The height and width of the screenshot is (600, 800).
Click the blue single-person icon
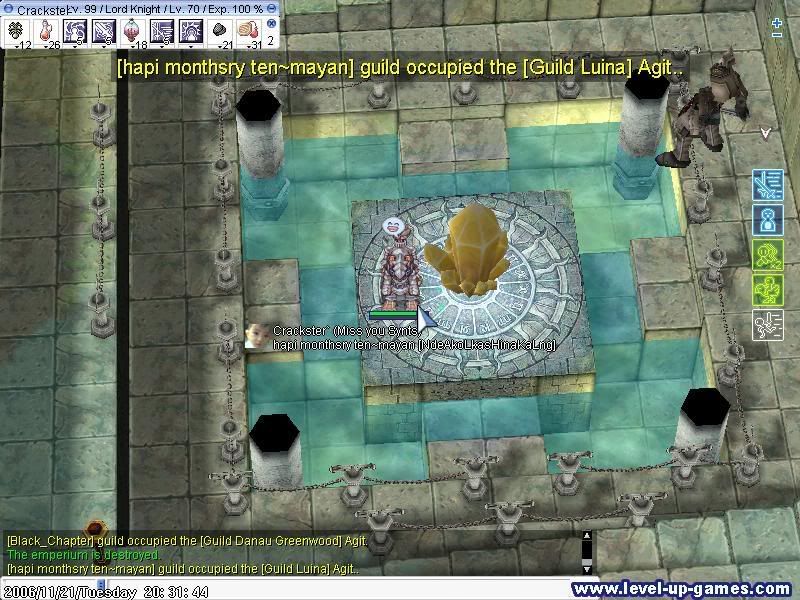[767, 220]
